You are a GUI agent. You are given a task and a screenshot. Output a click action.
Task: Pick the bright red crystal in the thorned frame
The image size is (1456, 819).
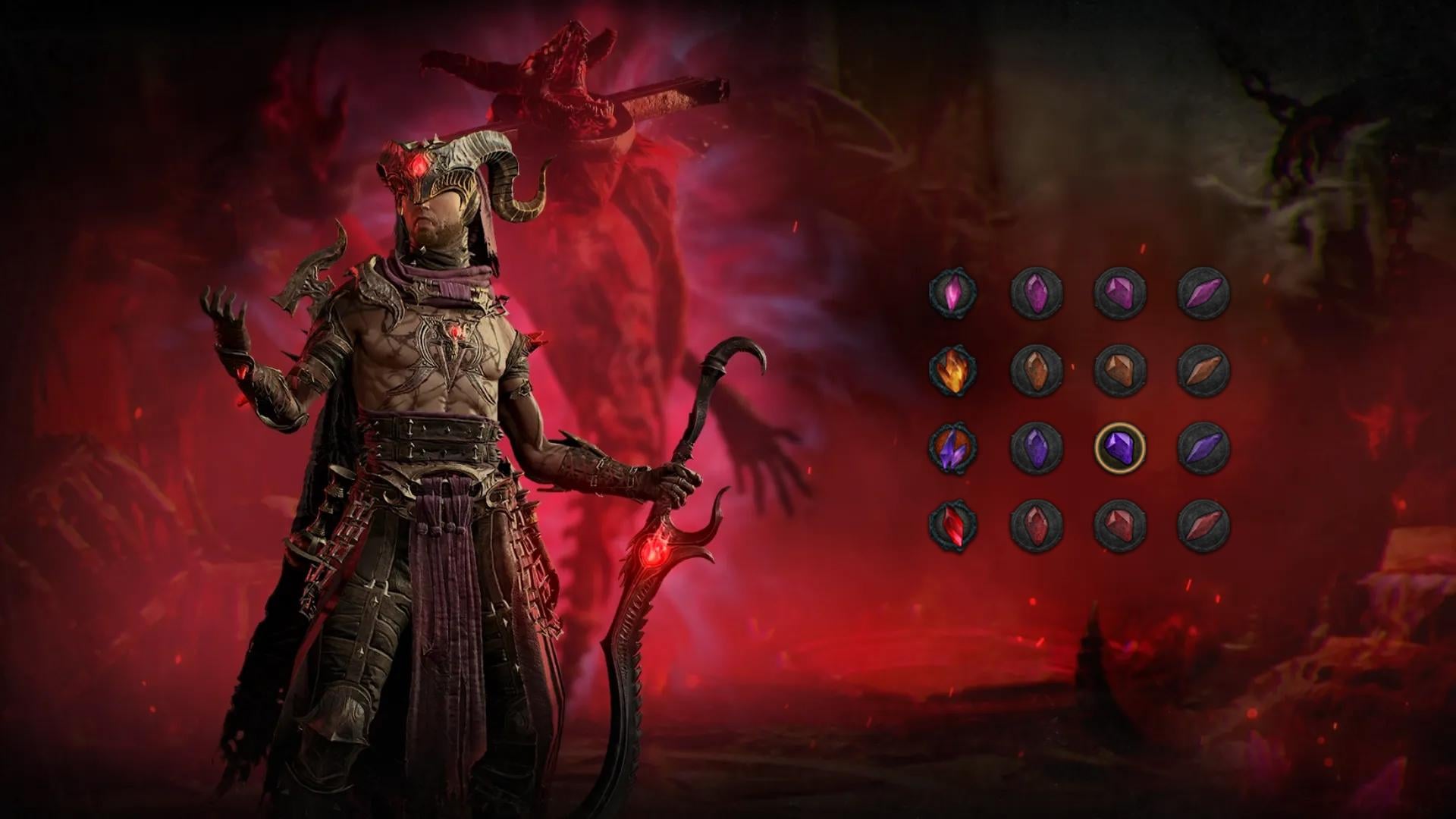tap(953, 526)
